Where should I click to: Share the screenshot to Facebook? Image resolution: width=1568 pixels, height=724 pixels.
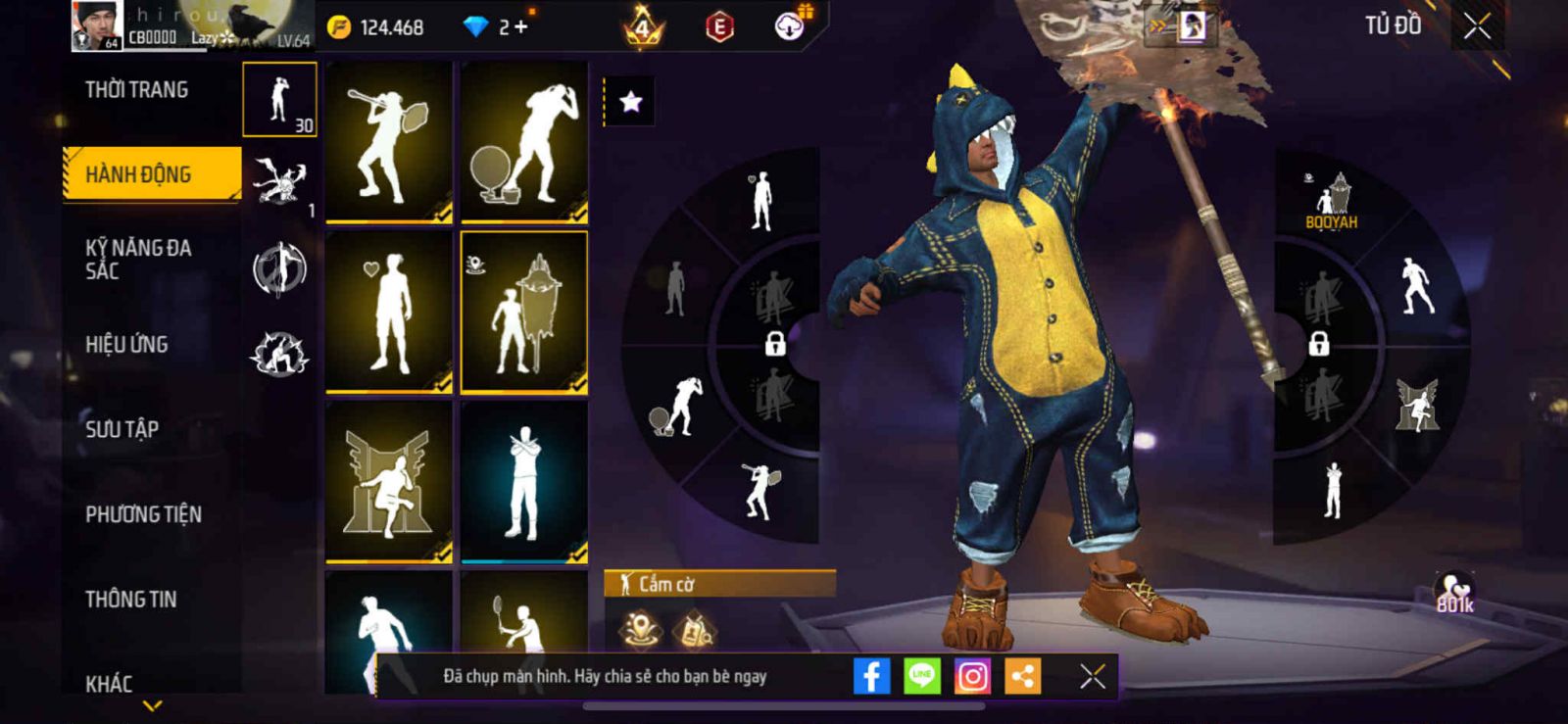point(871,676)
